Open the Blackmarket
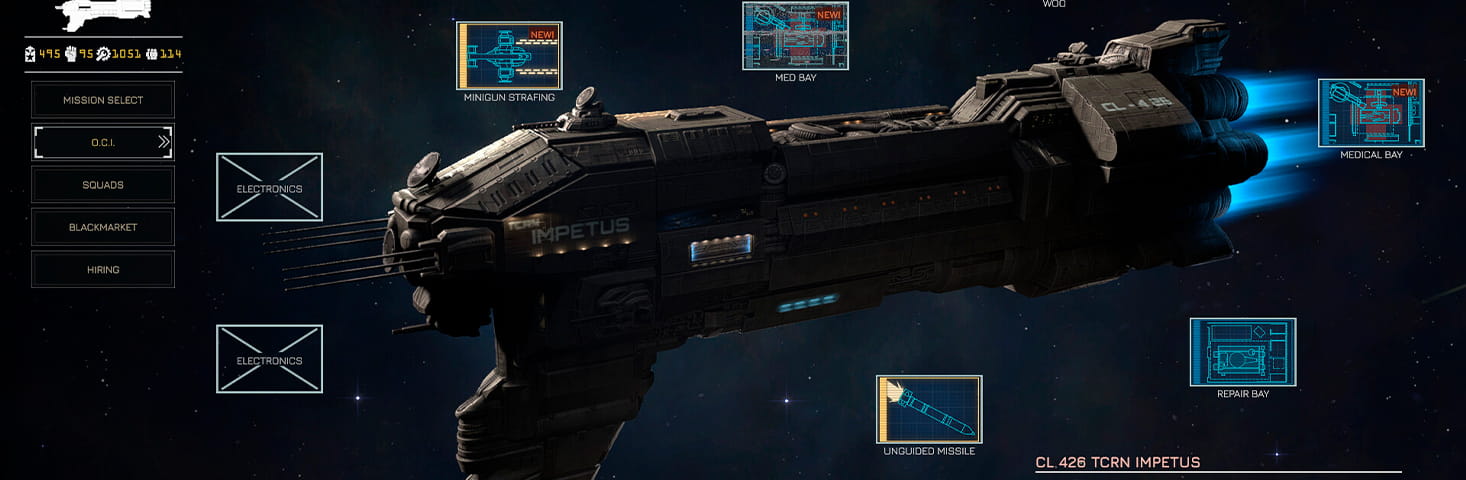 (103, 227)
